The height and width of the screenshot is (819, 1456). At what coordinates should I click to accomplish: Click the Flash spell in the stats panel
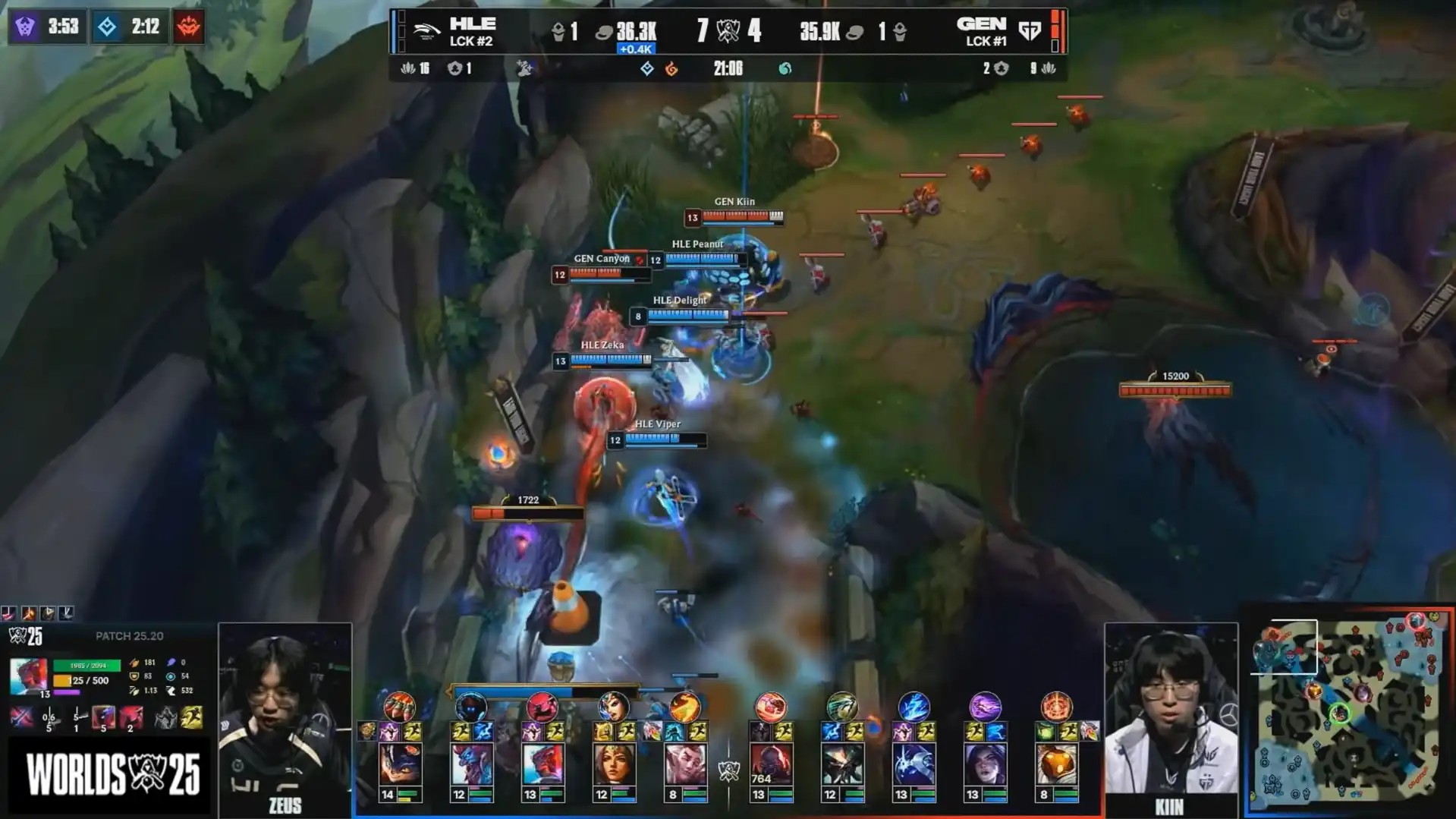click(192, 717)
